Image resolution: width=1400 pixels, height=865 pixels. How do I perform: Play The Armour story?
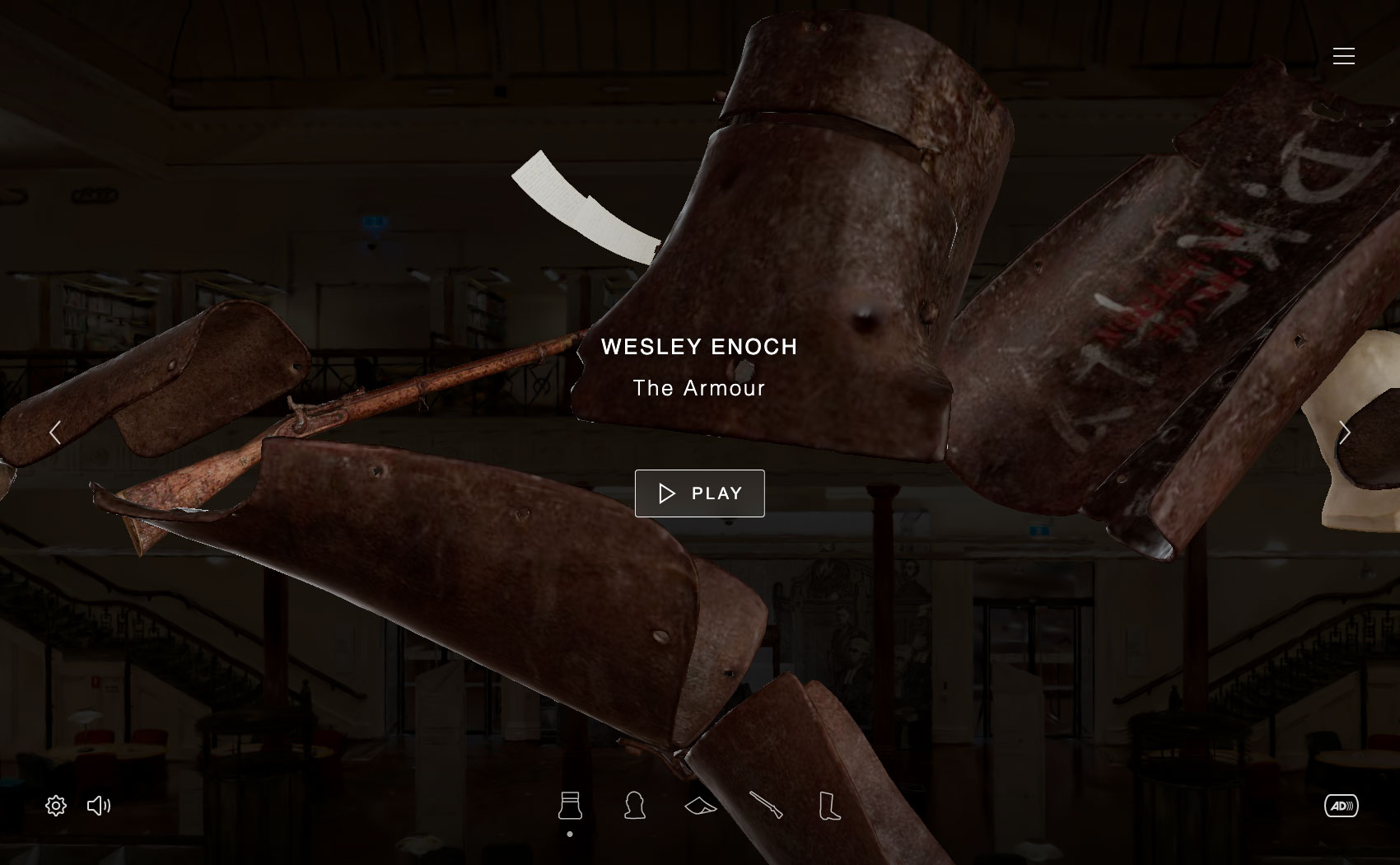point(699,493)
